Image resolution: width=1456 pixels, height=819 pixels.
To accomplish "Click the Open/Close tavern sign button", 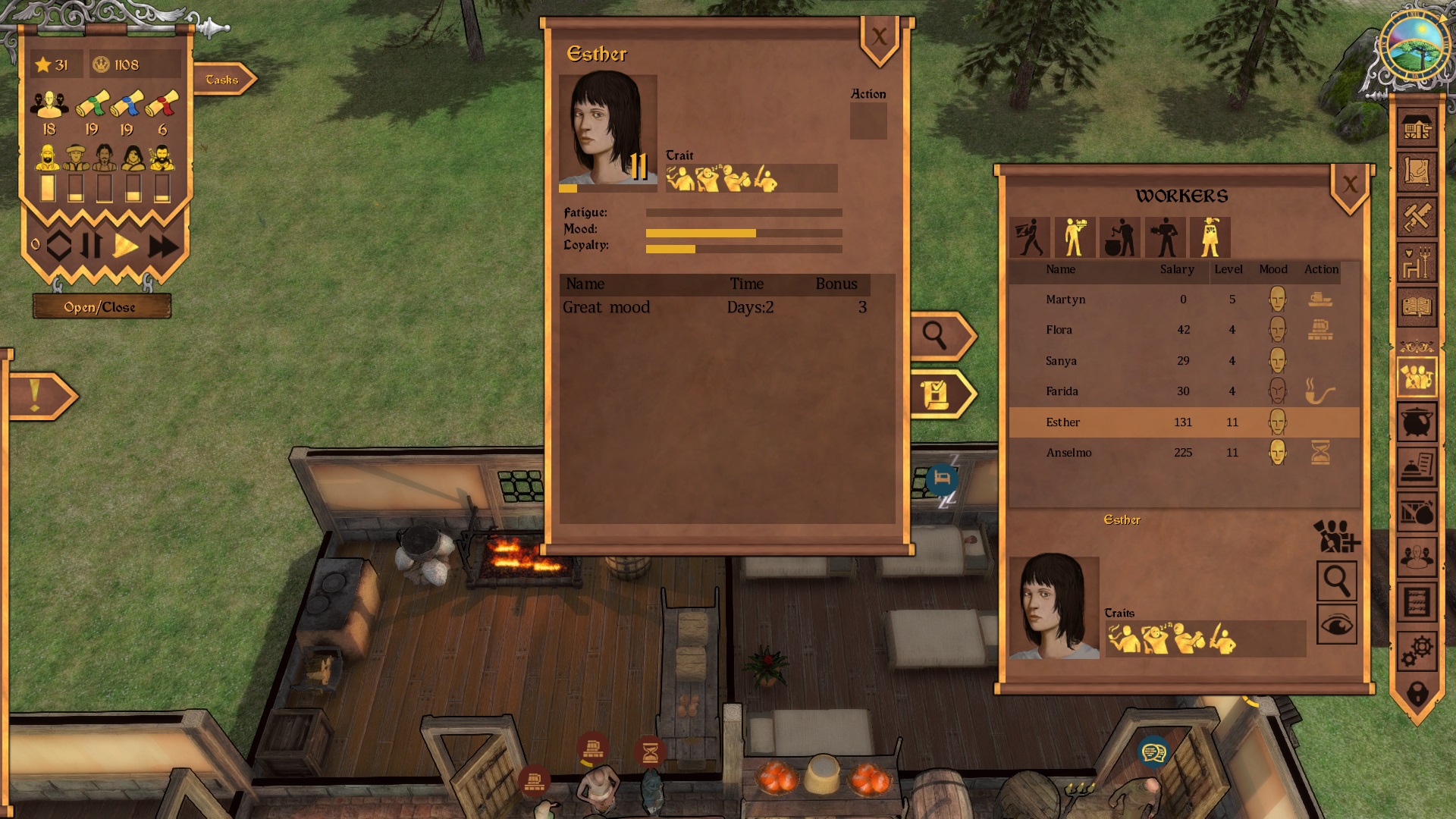I will [x=100, y=307].
